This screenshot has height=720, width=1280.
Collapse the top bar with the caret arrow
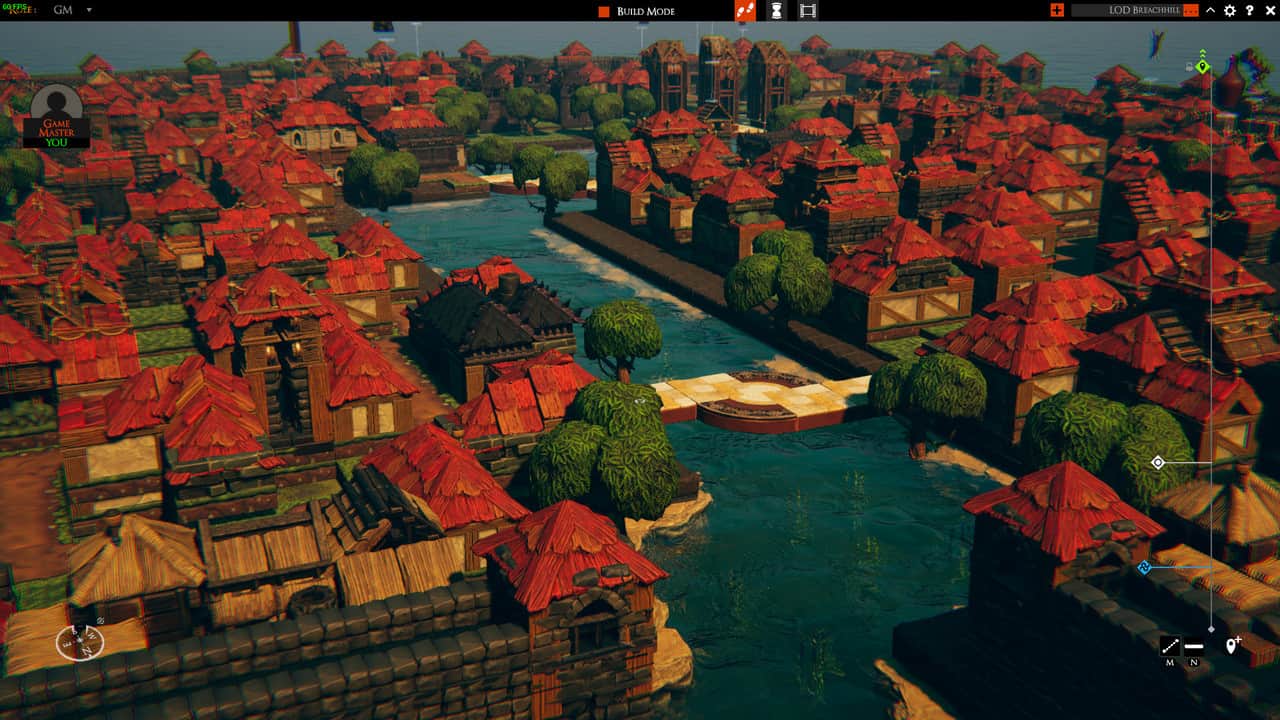(x=1210, y=10)
